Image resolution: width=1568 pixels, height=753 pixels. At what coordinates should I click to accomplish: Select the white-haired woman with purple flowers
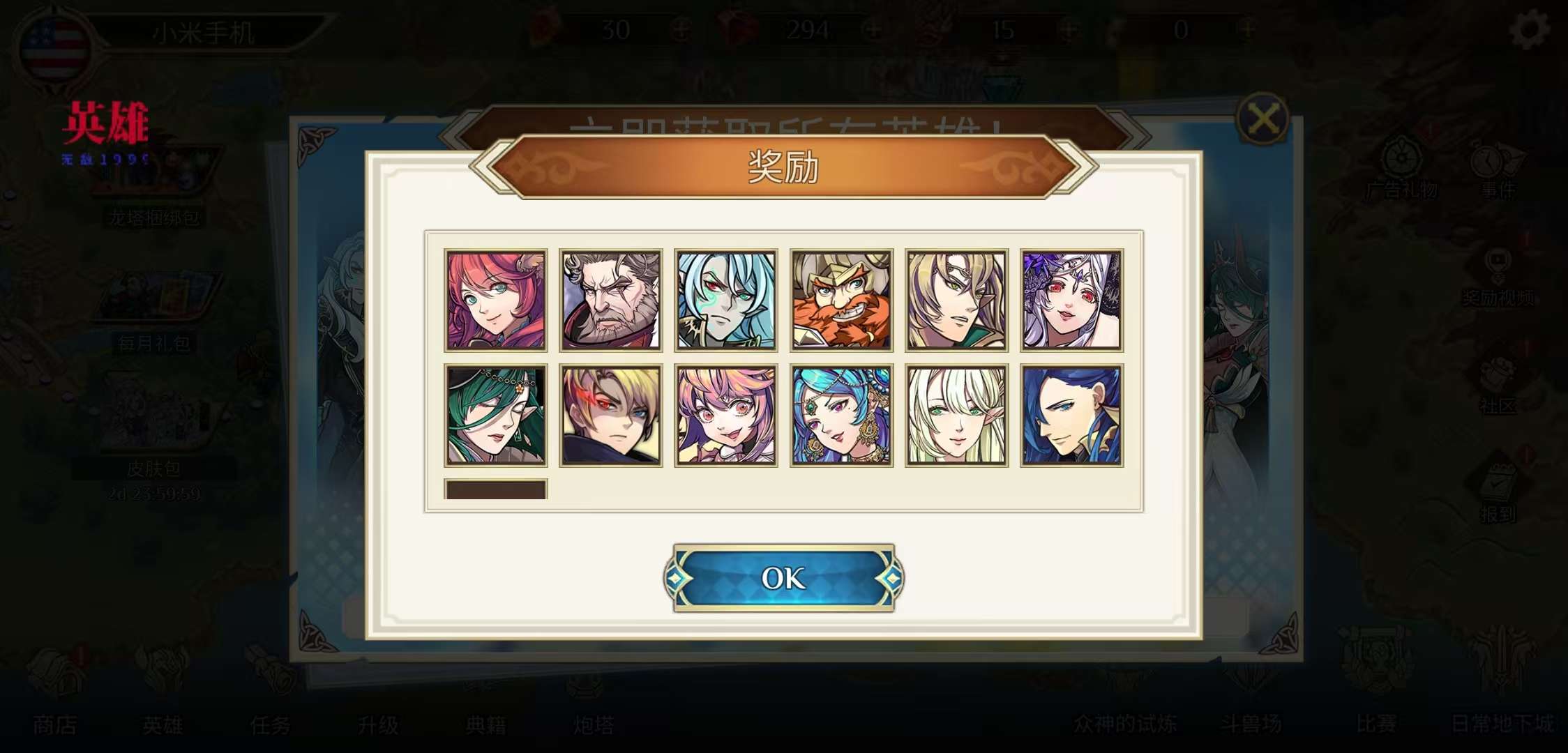tap(1071, 300)
